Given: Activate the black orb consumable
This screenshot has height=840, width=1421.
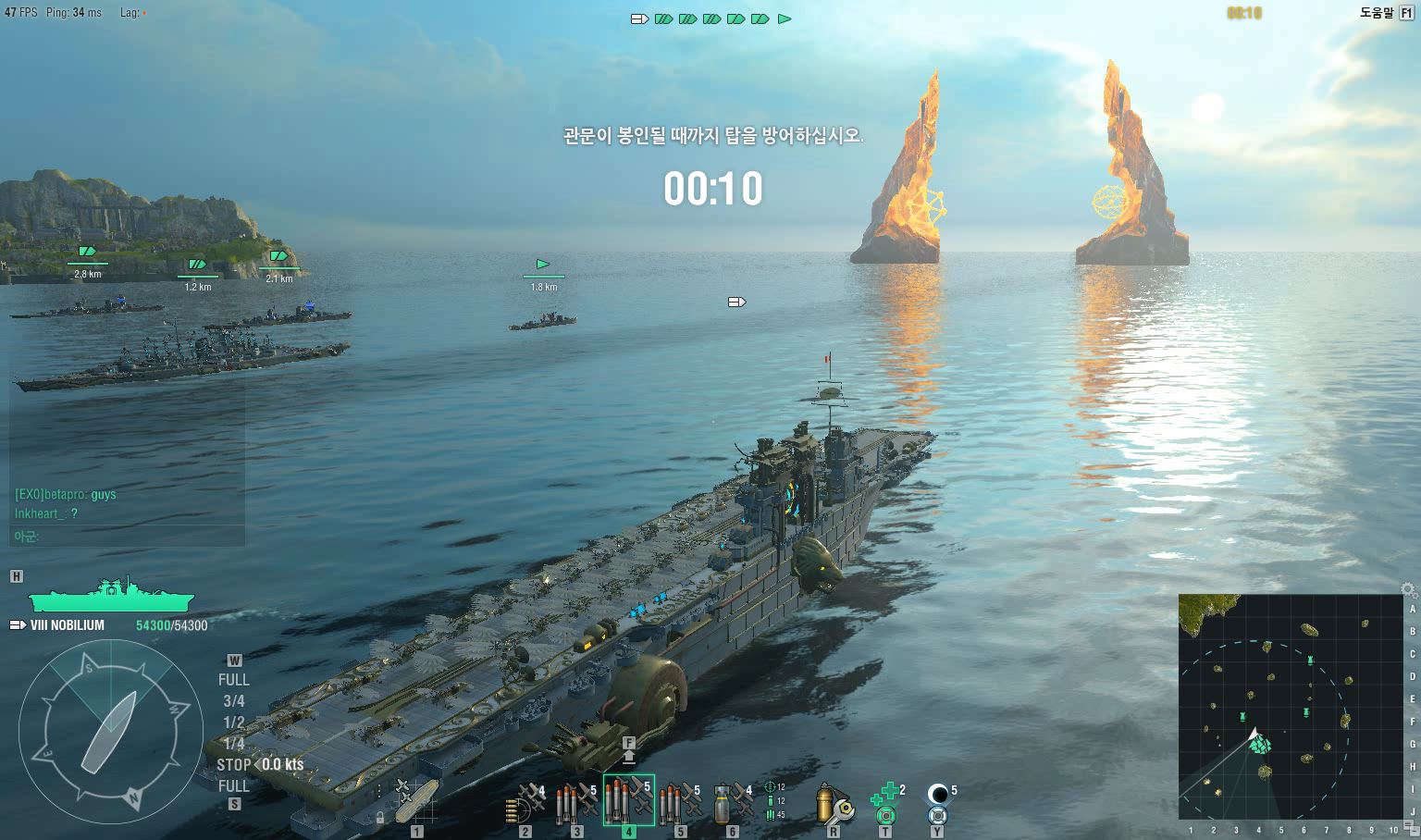Looking at the screenshot, I should (x=938, y=803).
